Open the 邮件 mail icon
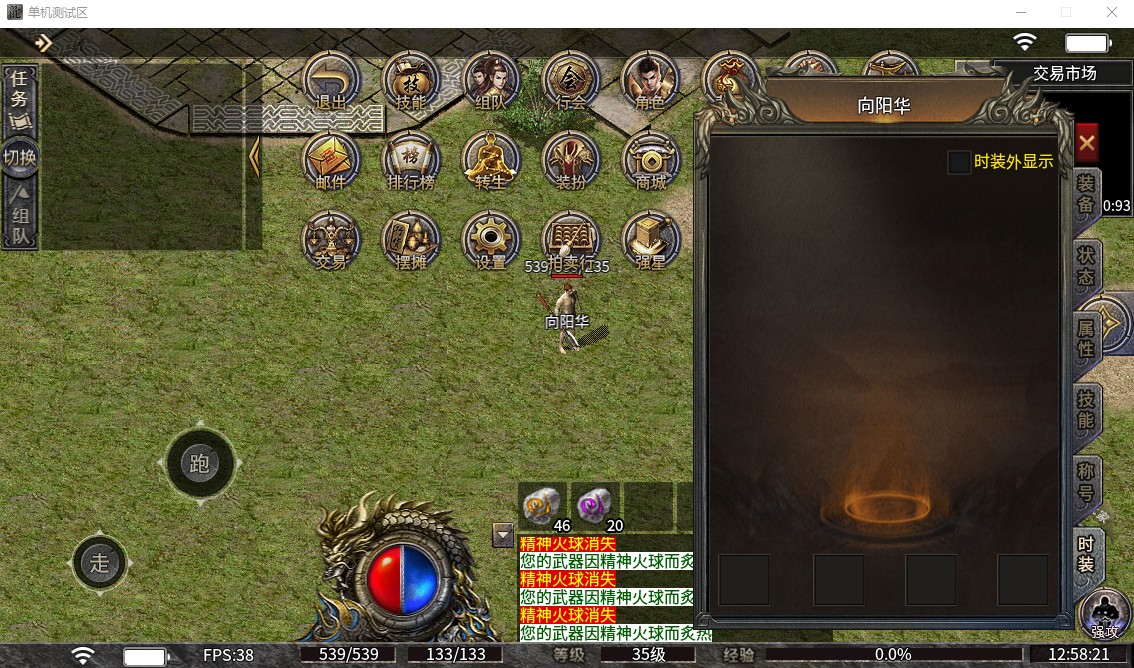 (331, 160)
